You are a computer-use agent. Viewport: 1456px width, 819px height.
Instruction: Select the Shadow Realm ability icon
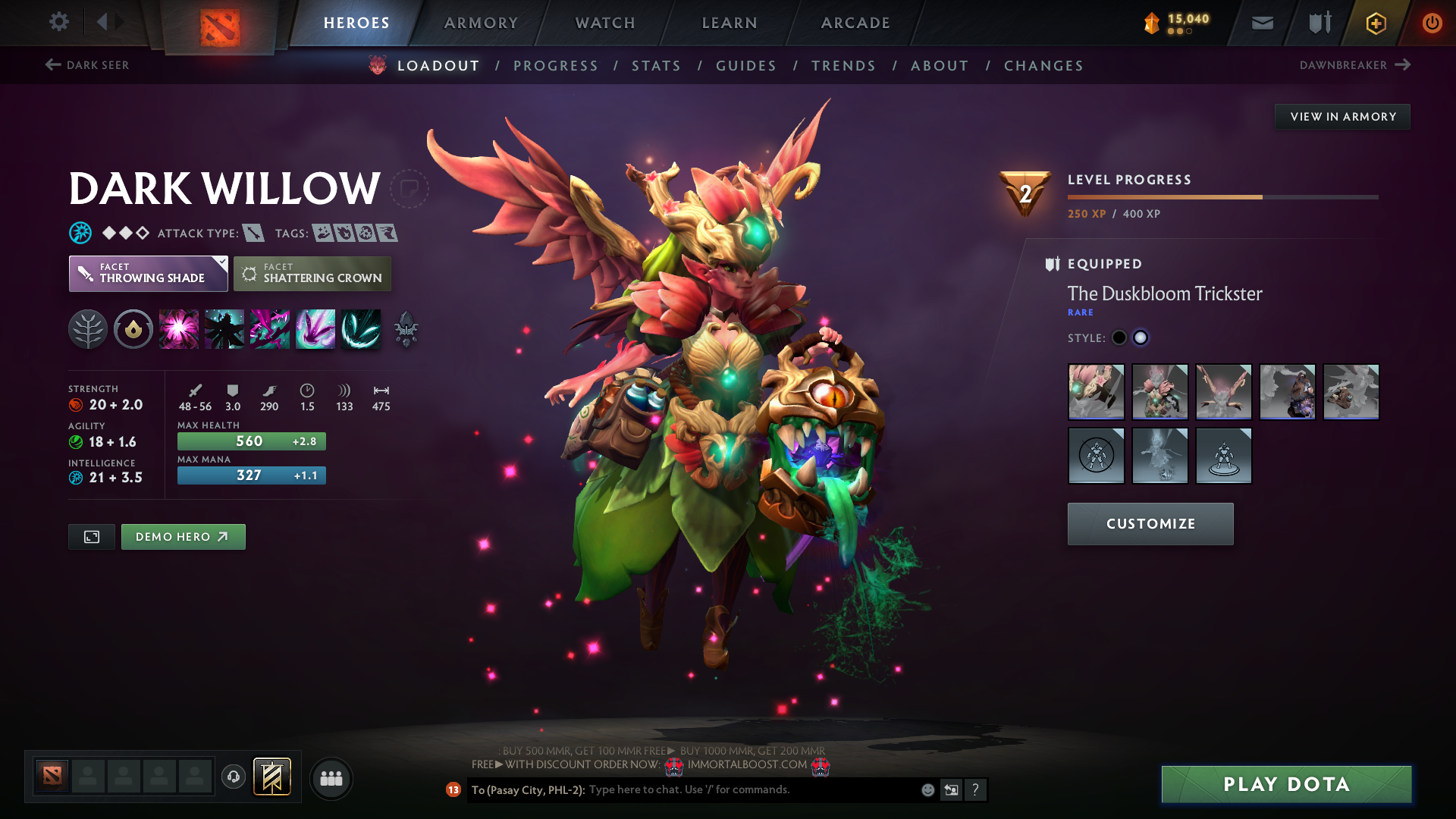224,328
